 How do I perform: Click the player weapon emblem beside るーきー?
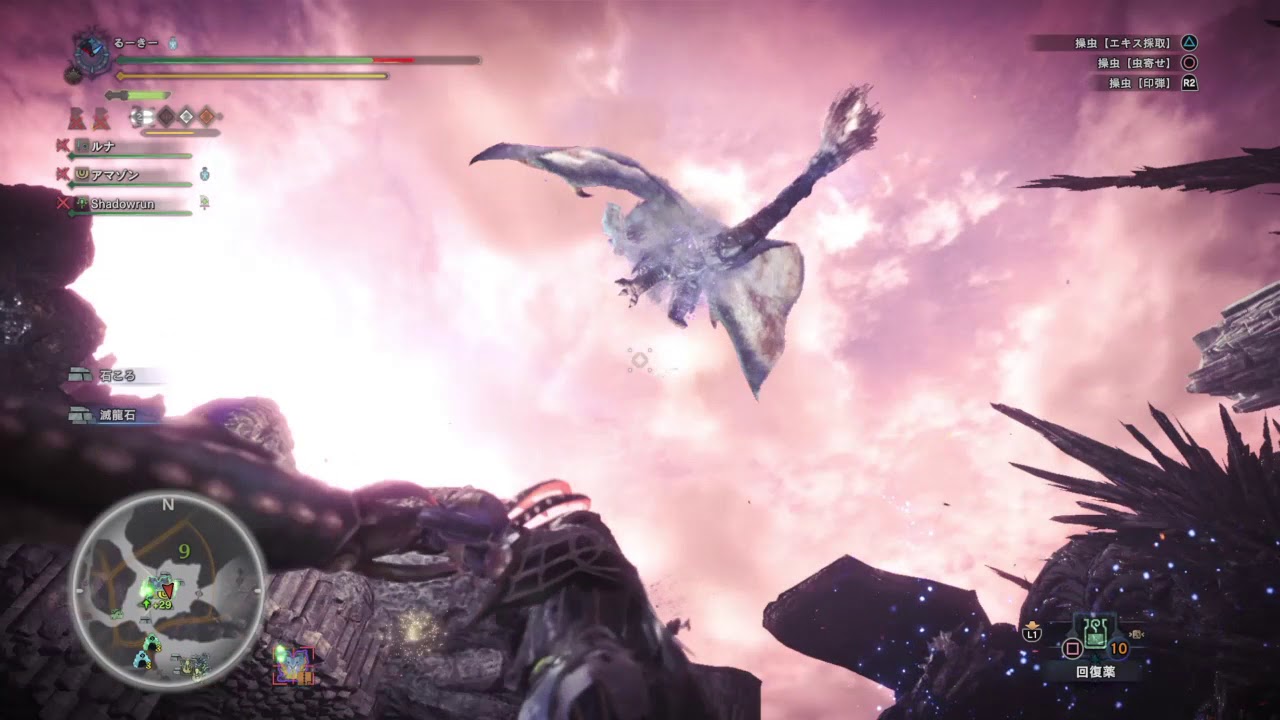tap(94, 51)
